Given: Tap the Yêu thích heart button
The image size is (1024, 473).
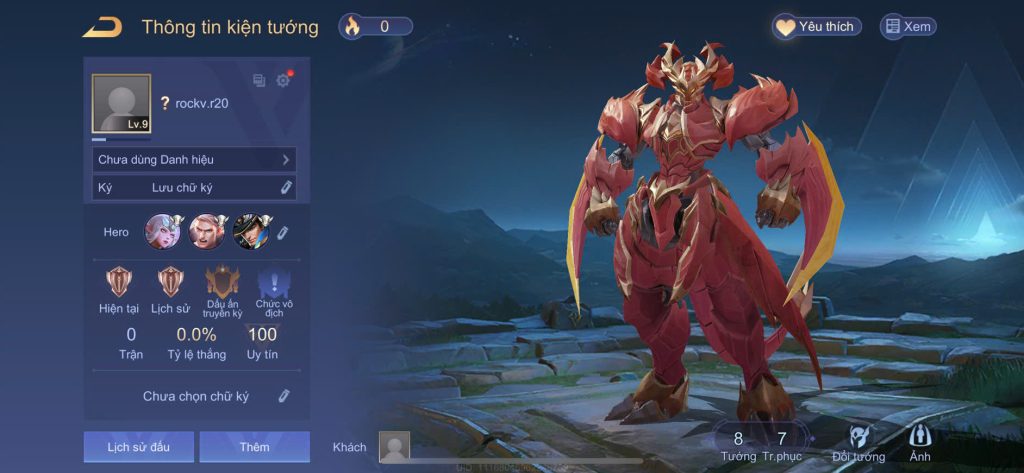Looking at the screenshot, I should (816, 27).
